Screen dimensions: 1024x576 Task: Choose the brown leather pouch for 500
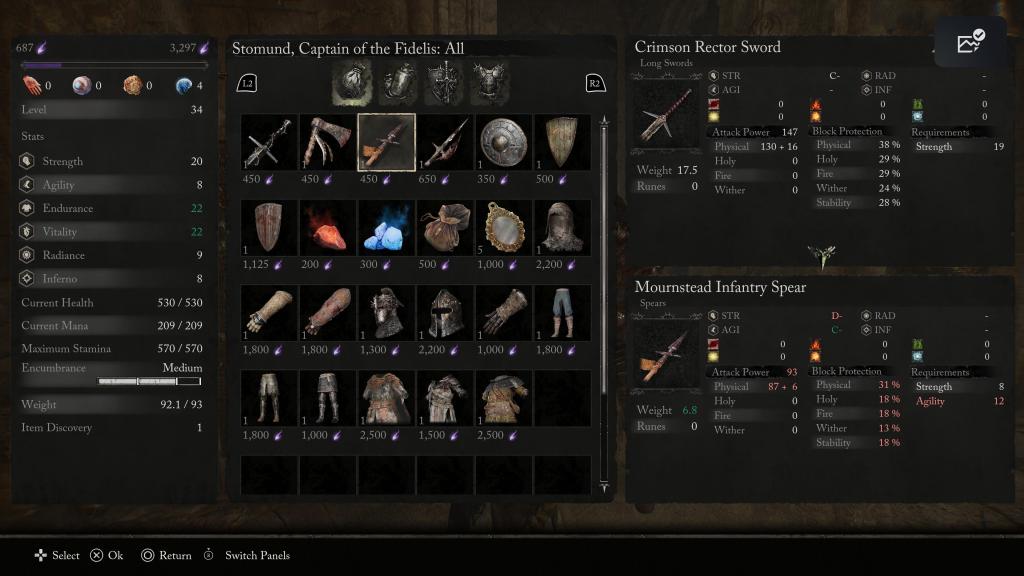445,227
